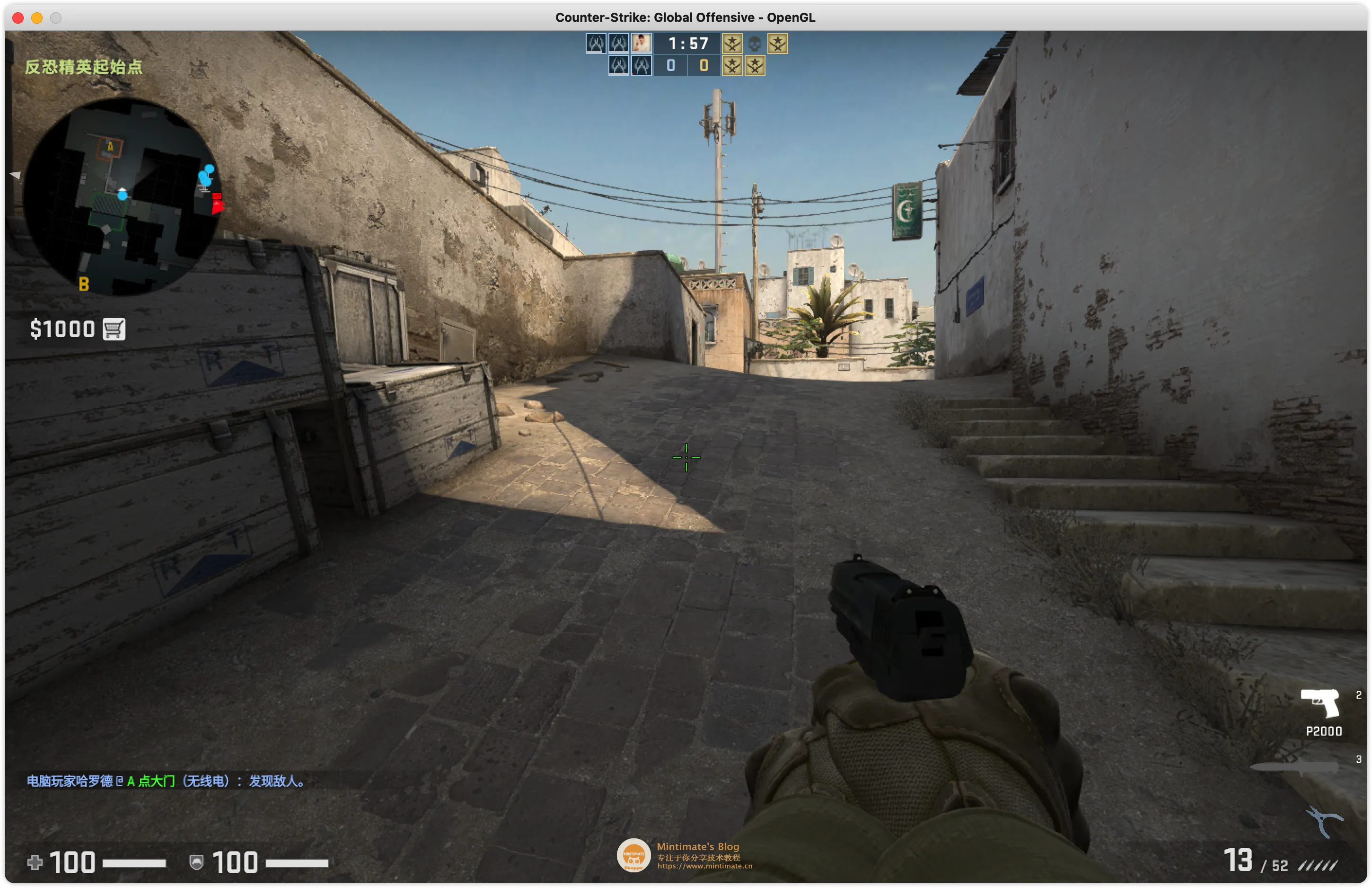The image size is (1372, 888).
Task: Click the defuse kit pliers icon
Action: (x=1324, y=820)
